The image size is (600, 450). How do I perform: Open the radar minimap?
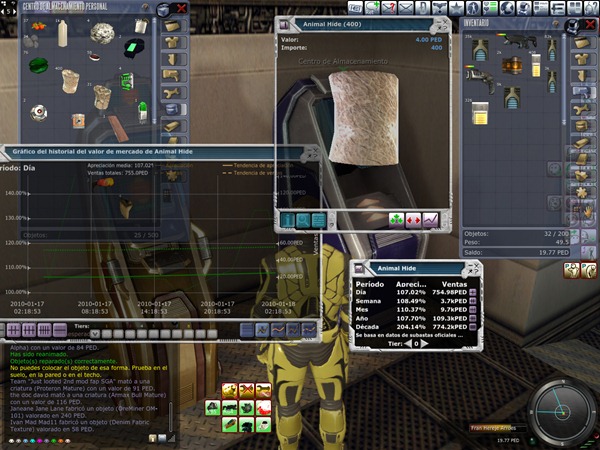pyautogui.click(x=558, y=410)
